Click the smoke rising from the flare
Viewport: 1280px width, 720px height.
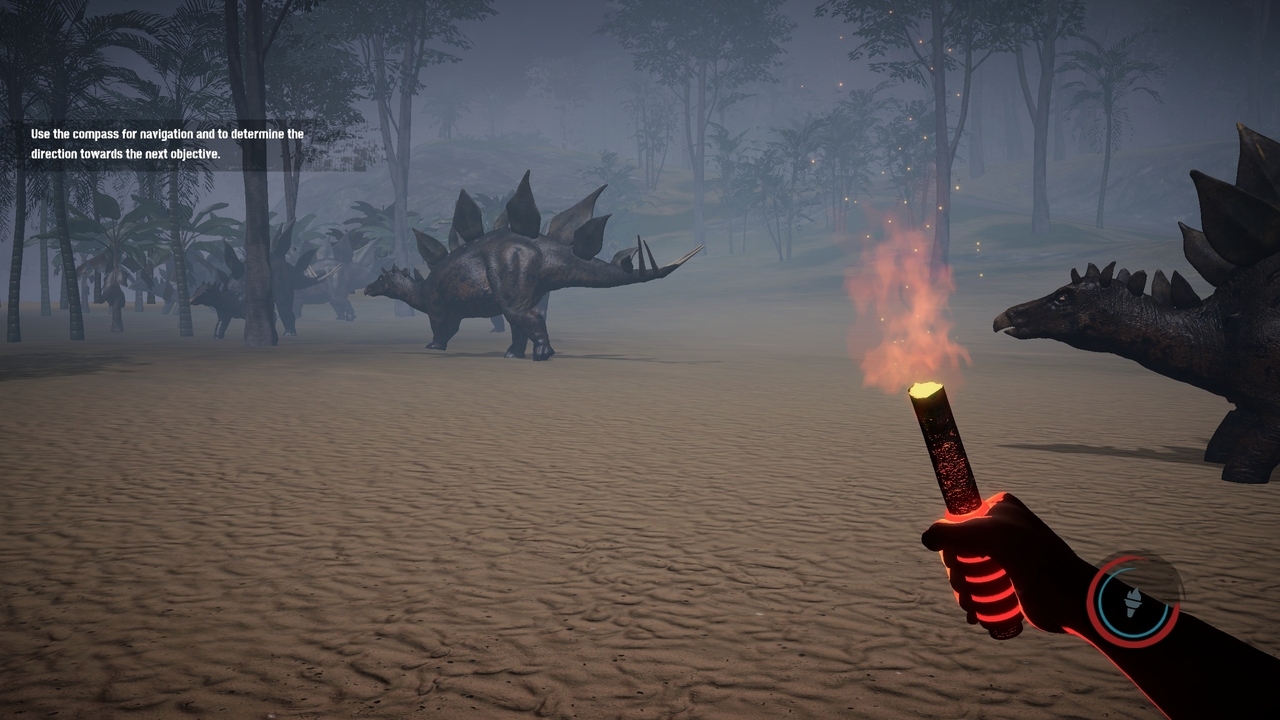coord(910,310)
